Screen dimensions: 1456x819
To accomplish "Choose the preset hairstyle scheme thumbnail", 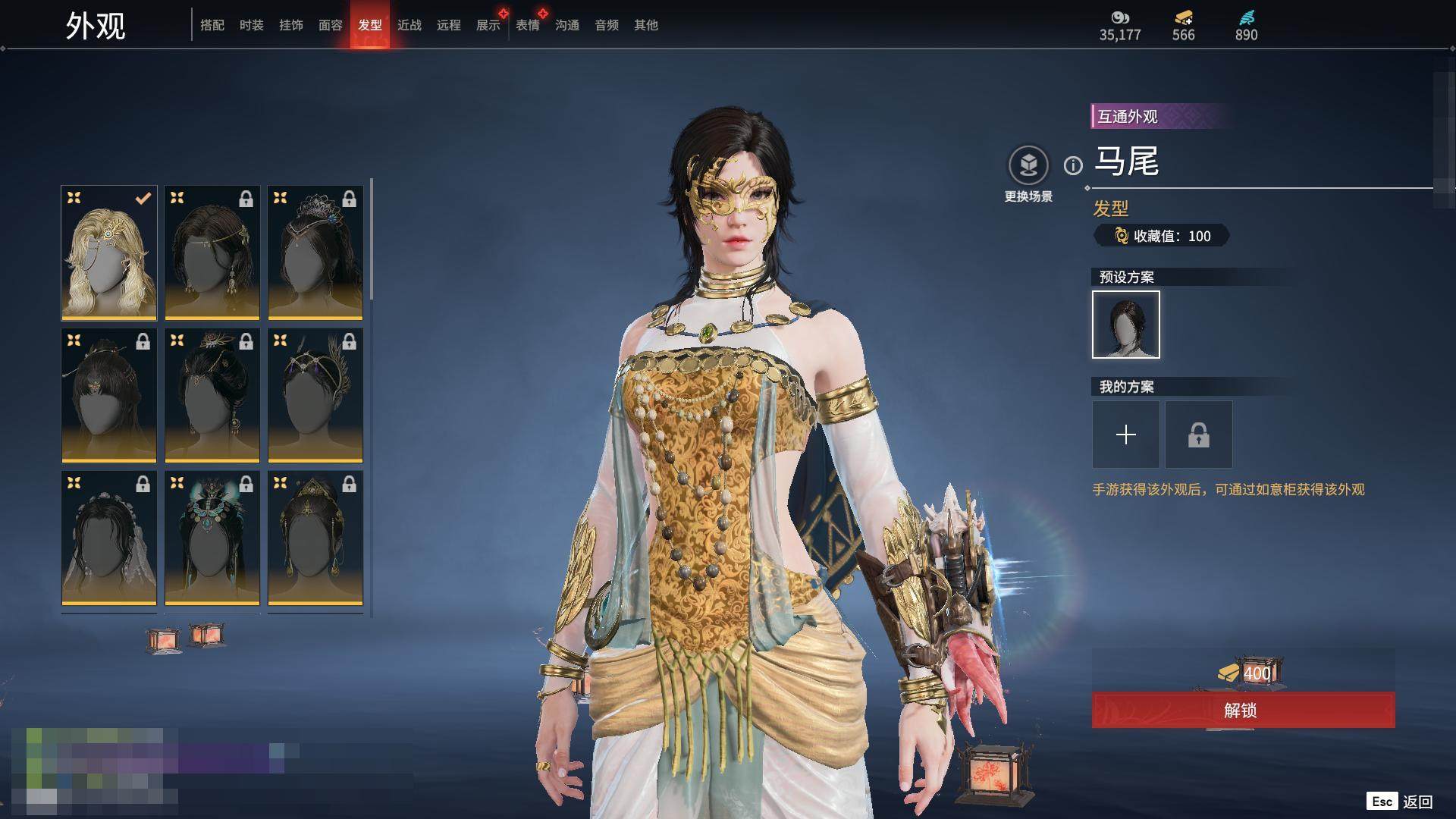I will tap(1125, 325).
